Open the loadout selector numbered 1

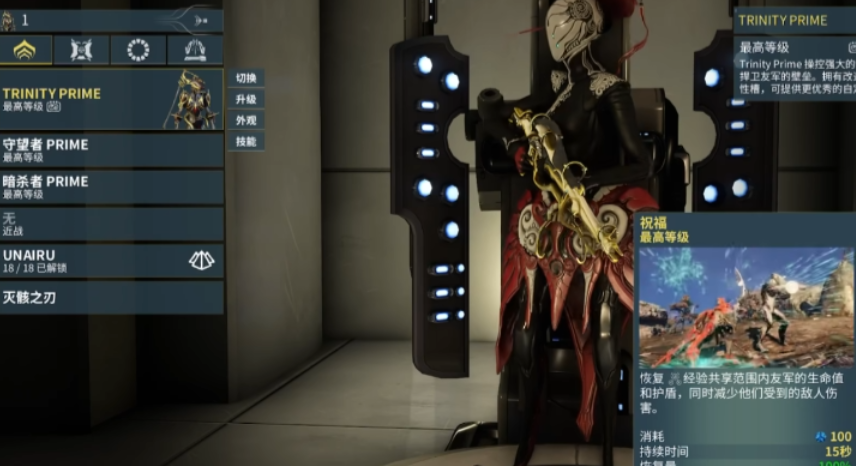pyautogui.click(x=110, y=19)
